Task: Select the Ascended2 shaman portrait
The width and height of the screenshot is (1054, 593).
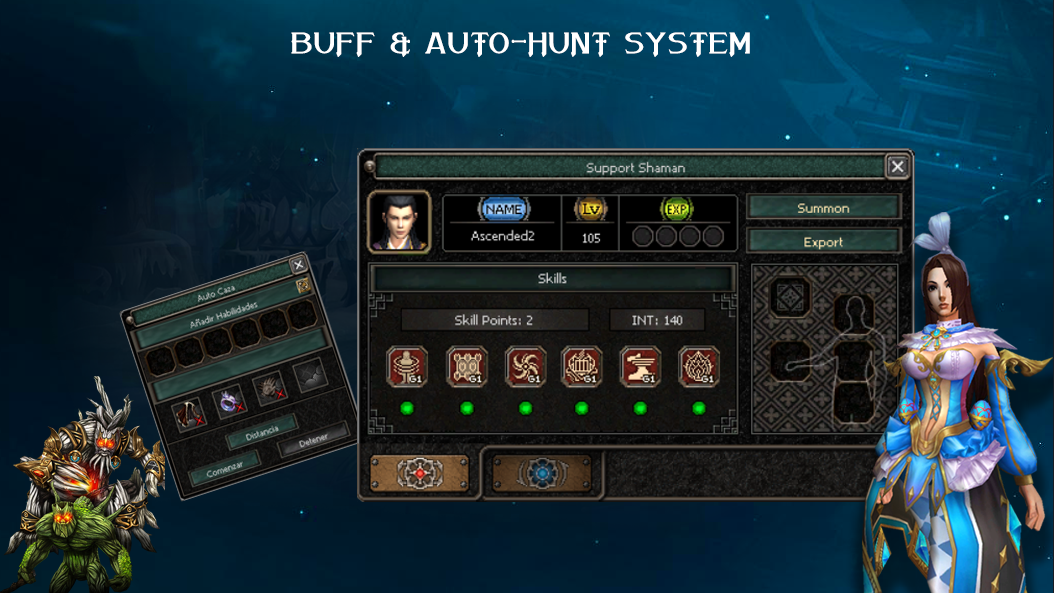Action: 399,222
